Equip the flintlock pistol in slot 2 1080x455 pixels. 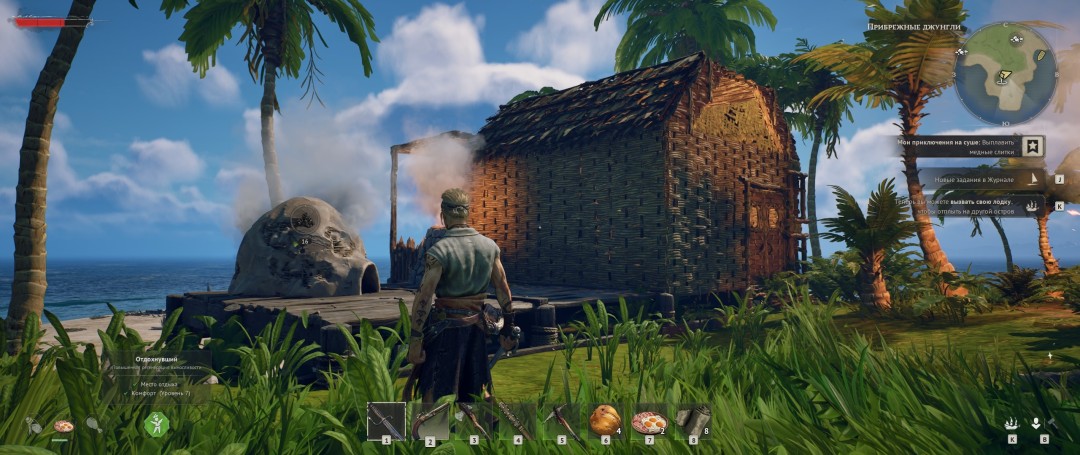(430, 421)
